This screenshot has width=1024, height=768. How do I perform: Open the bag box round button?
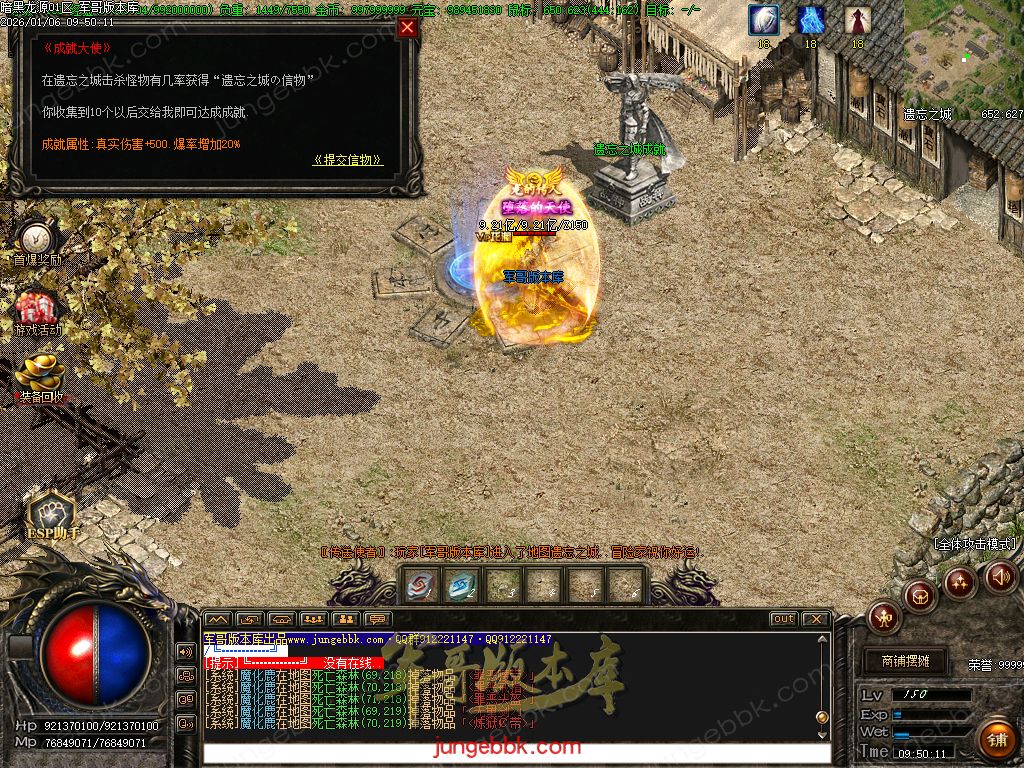click(x=919, y=596)
